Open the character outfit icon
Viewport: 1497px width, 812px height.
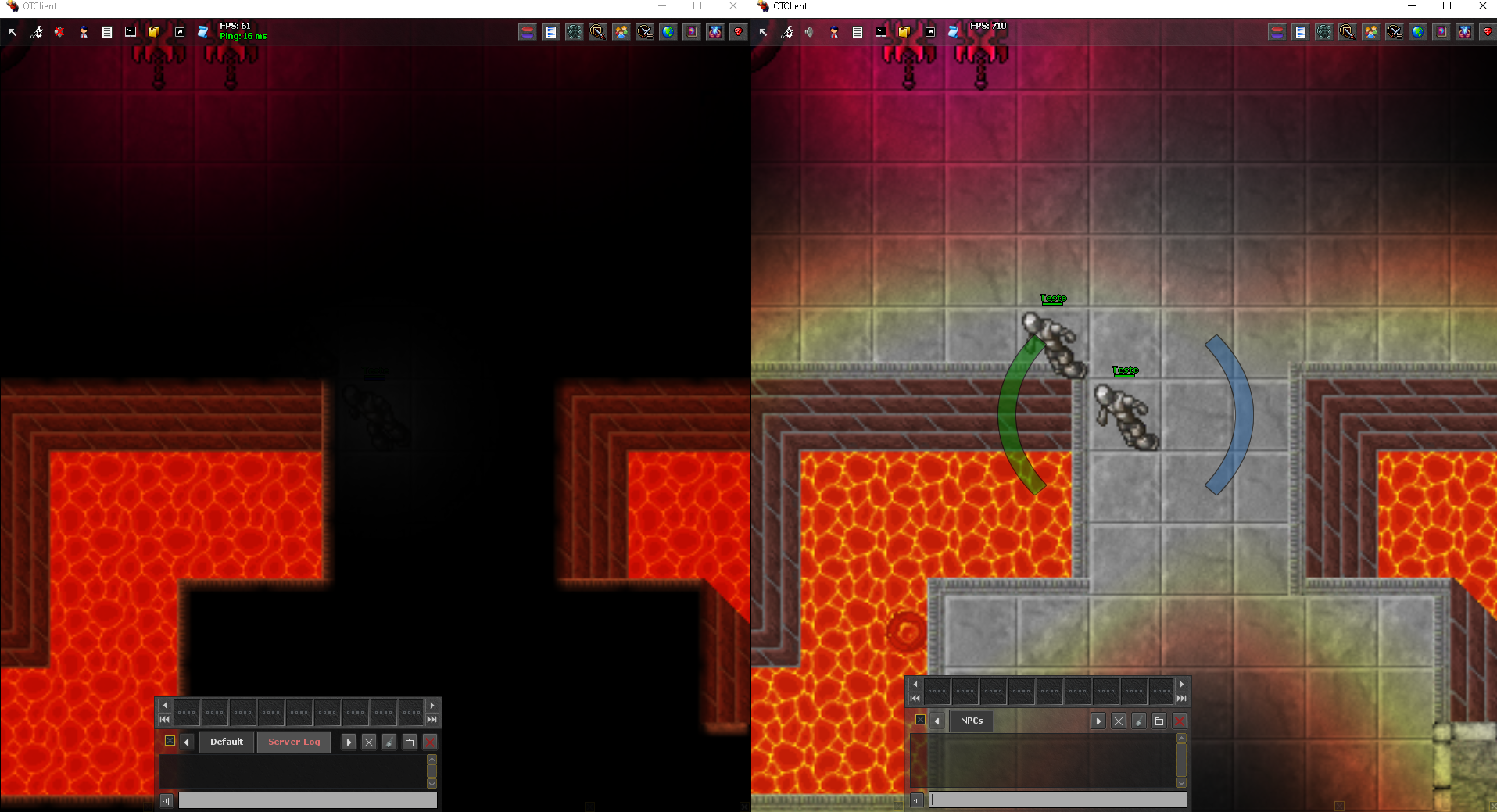(x=84, y=31)
